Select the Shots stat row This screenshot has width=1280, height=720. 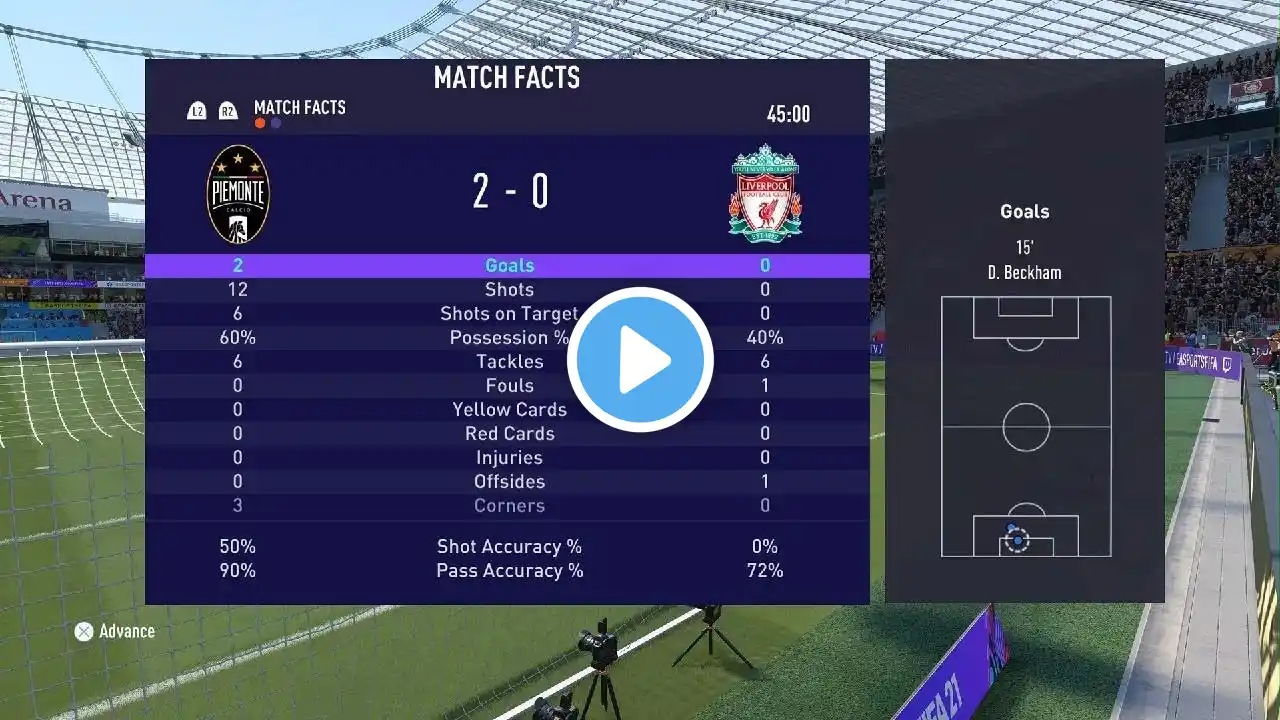[509, 290]
